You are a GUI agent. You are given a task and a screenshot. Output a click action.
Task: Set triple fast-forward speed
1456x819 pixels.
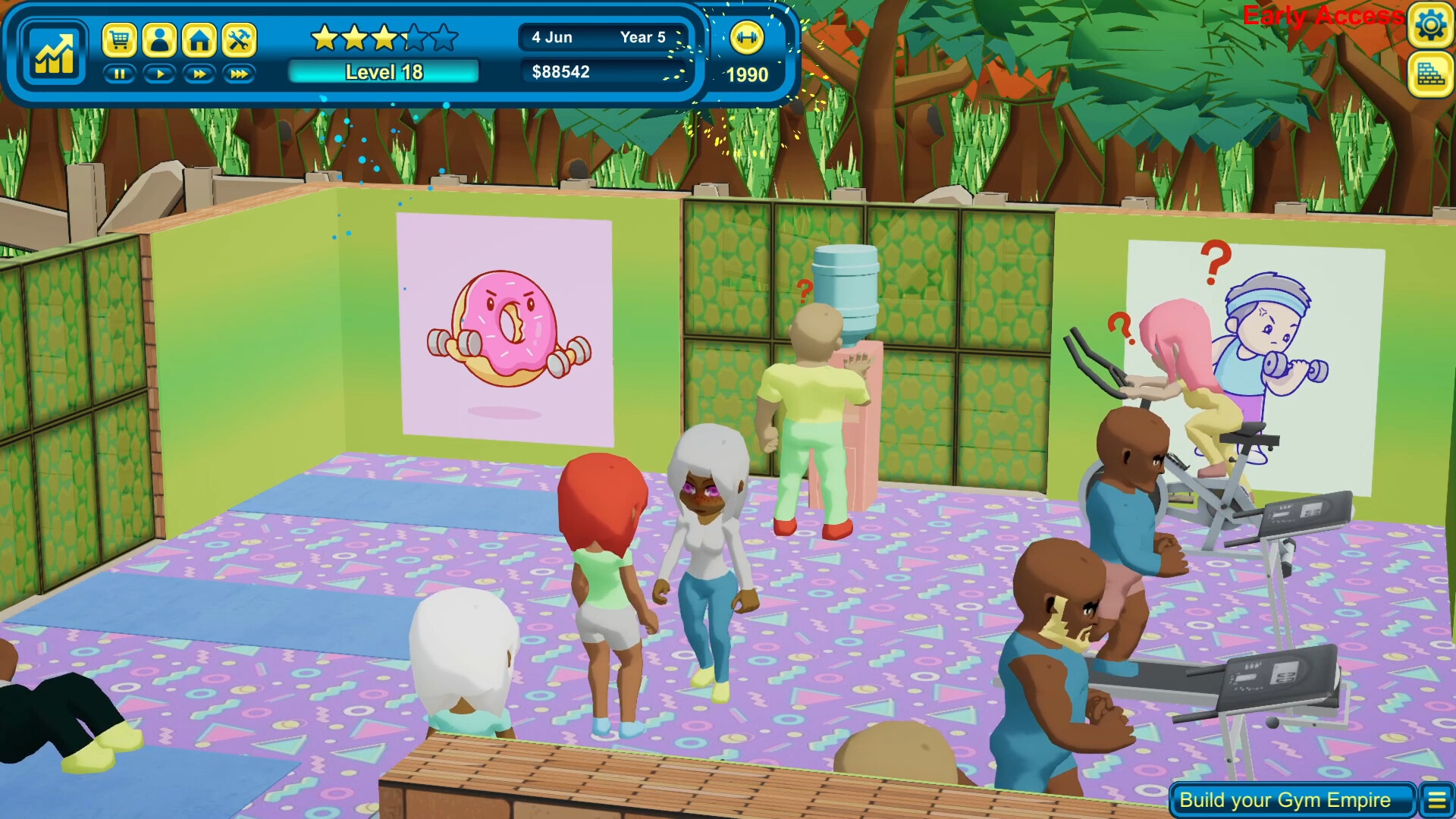(239, 74)
